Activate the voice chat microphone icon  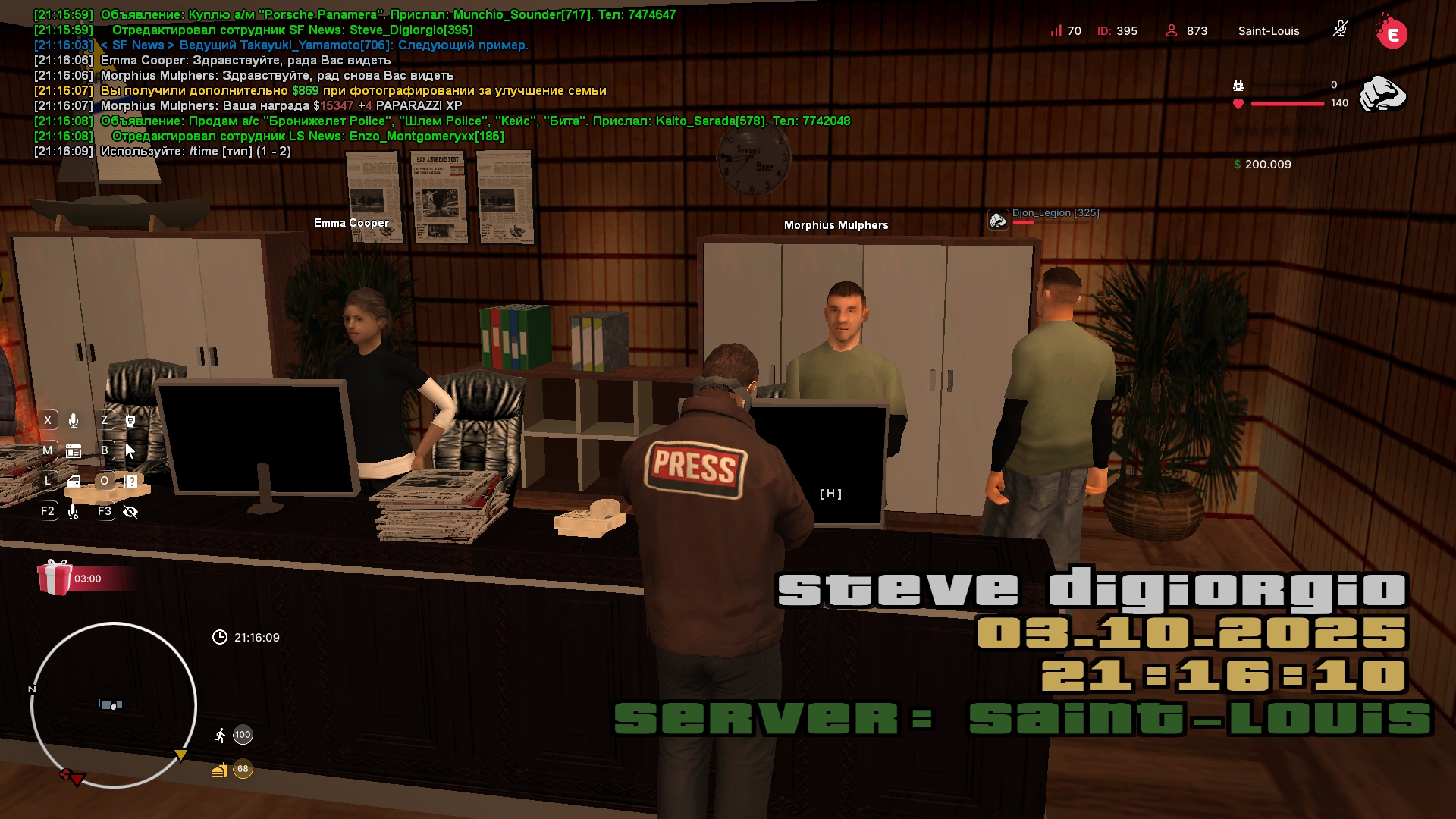point(74,421)
